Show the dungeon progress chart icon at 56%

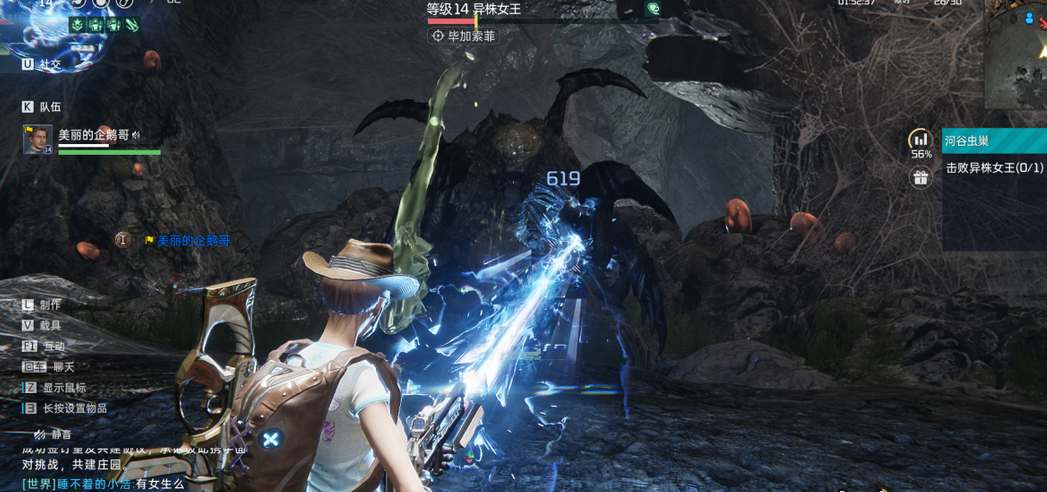920,140
